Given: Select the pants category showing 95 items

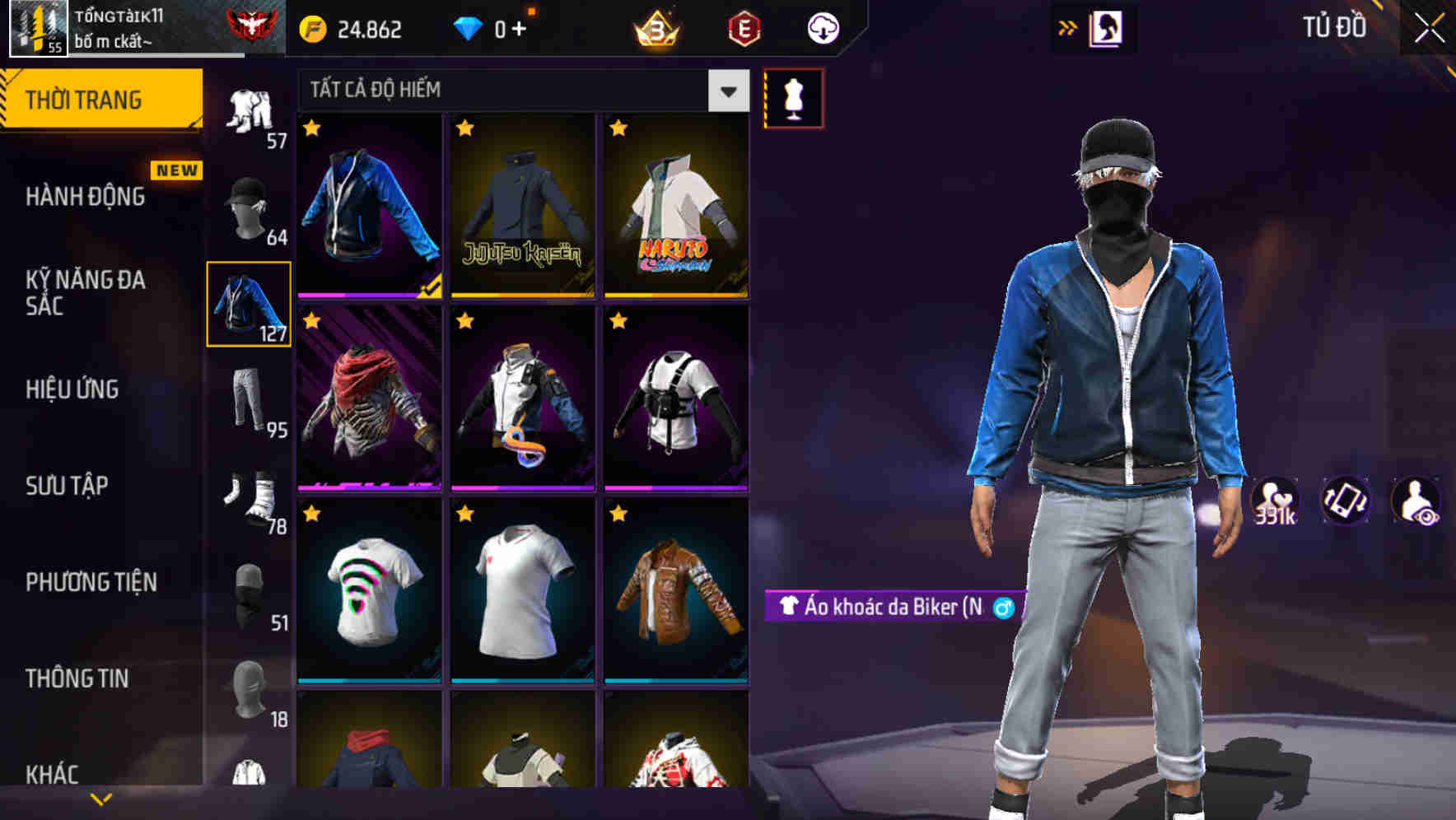Looking at the screenshot, I should pyautogui.click(x=247, y=403).
